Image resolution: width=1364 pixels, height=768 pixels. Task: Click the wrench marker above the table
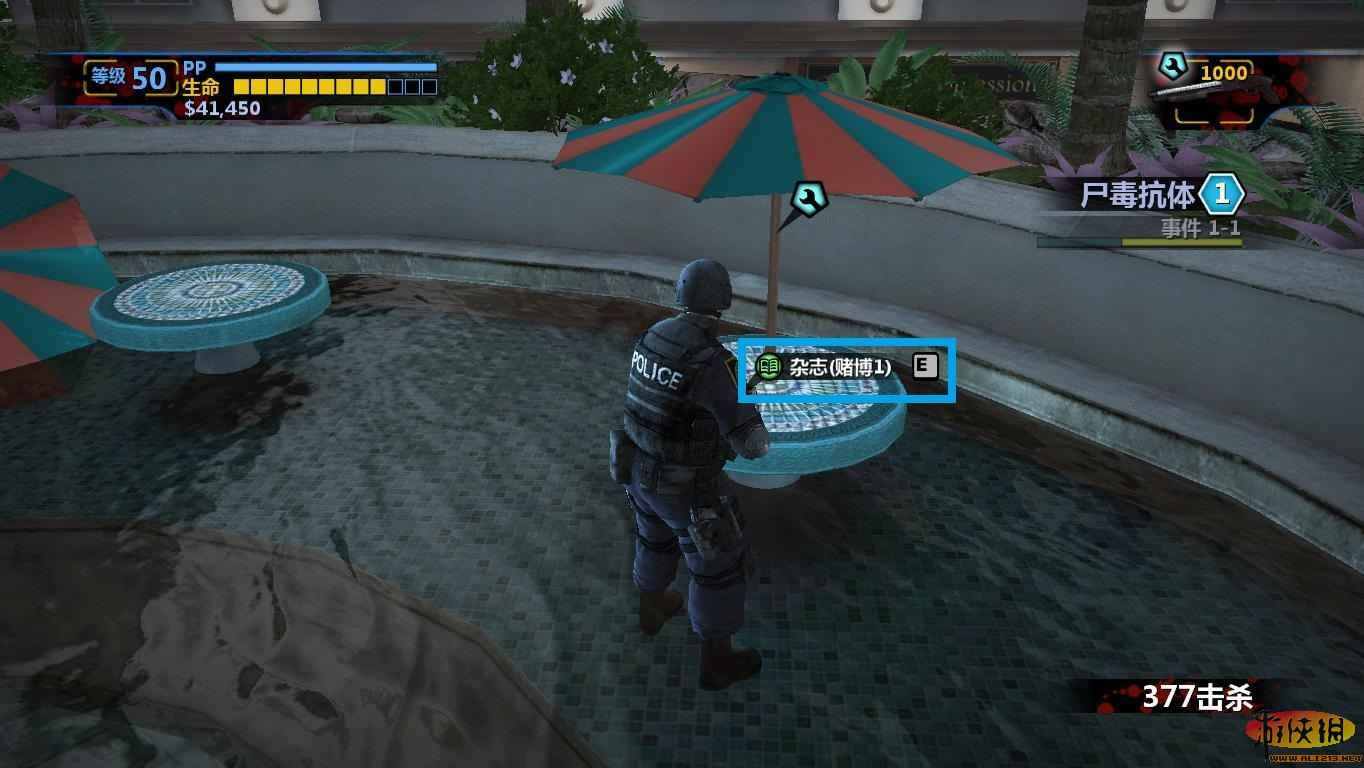point(808,201)
